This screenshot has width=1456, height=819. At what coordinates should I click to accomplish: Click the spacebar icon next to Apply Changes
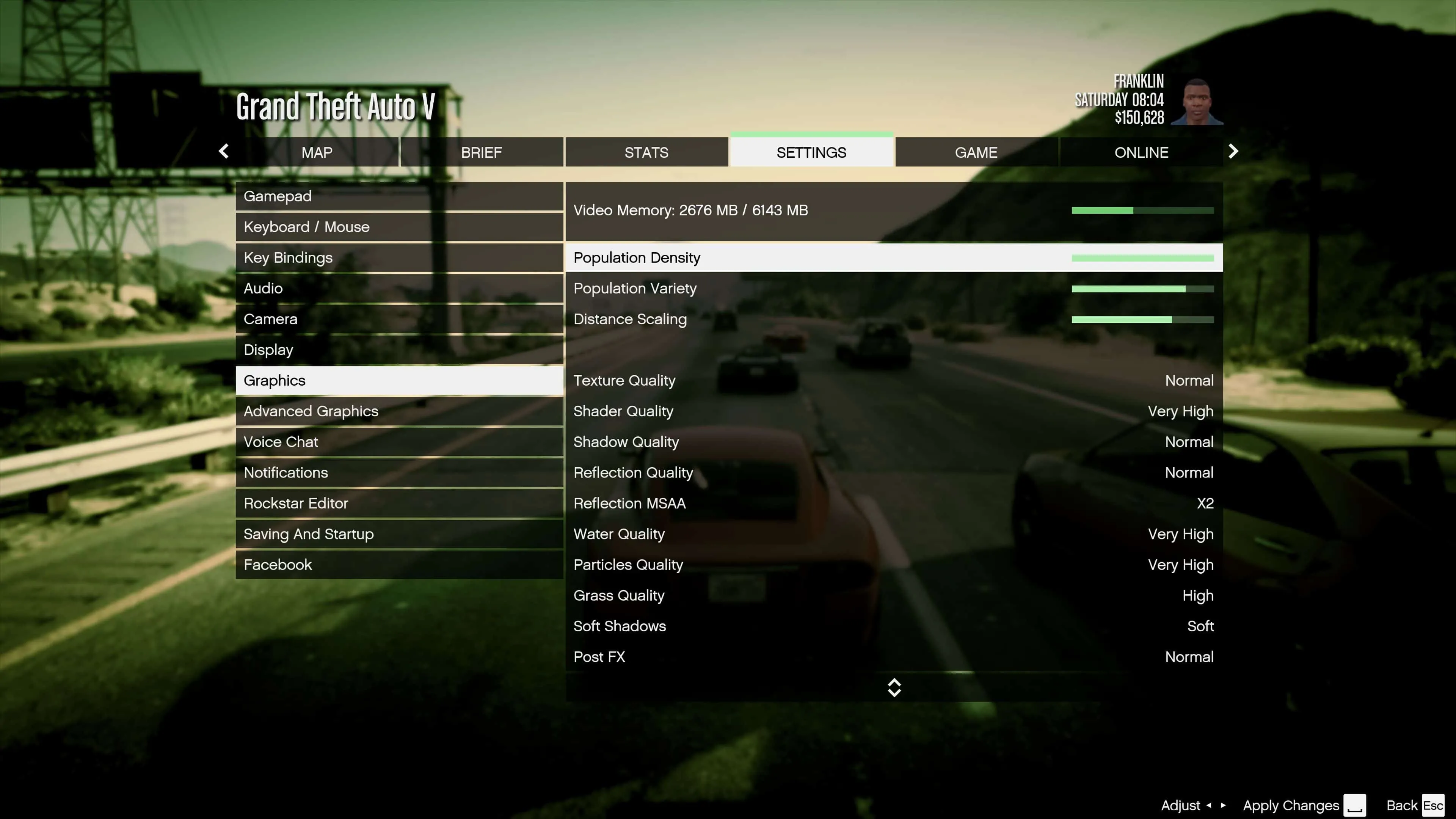(x=1355, y=805)
